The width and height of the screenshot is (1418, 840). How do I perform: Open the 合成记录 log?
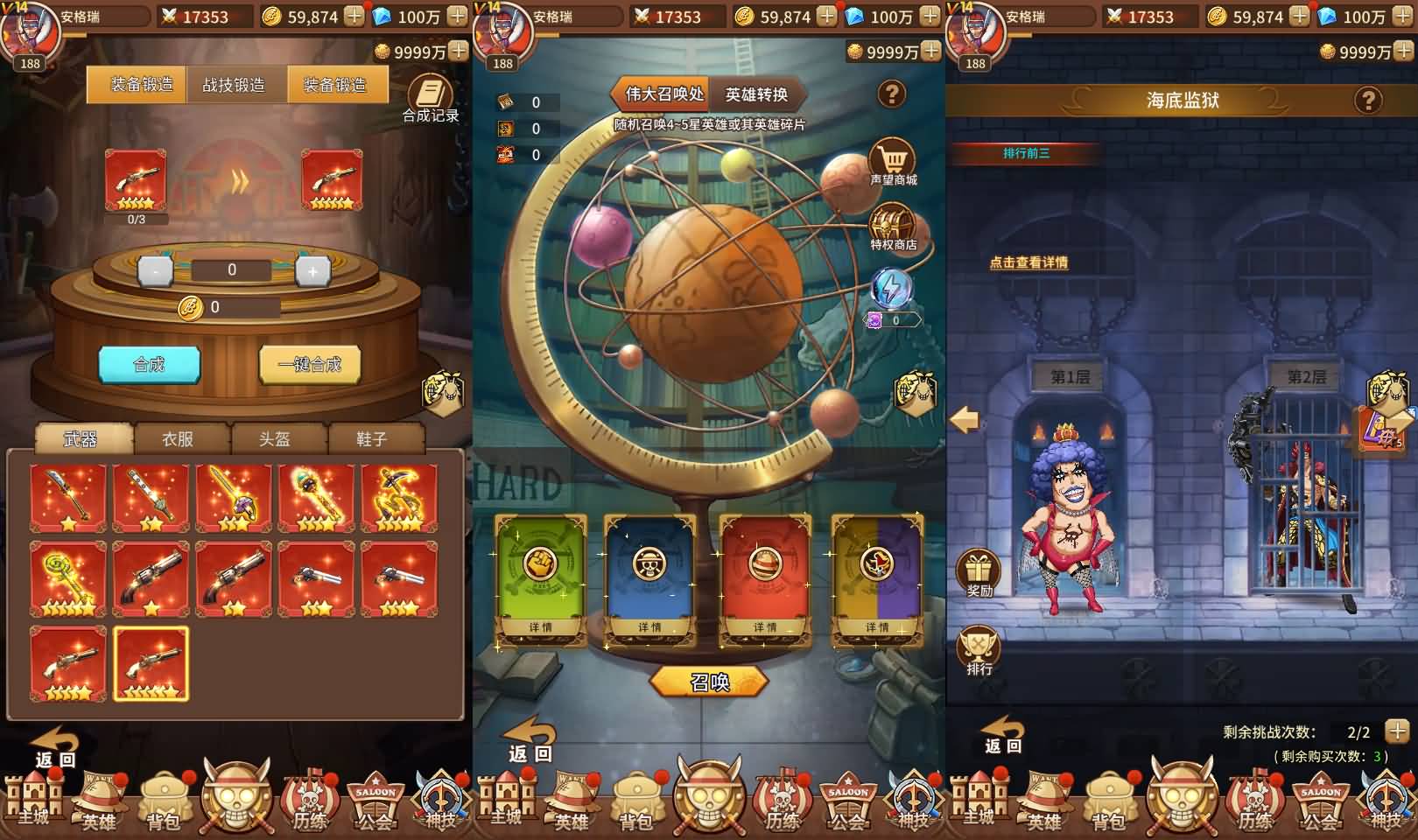(430, 98)
